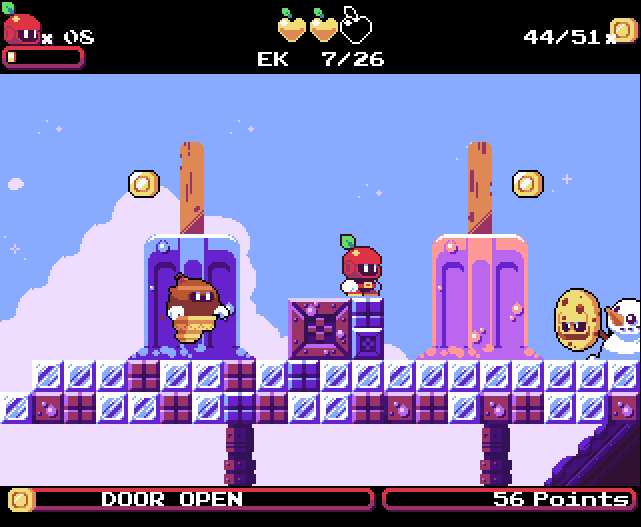This screenshot has height=527, width=641.
Task: Click the red character lives icon
Action: [x=22, y=28]
